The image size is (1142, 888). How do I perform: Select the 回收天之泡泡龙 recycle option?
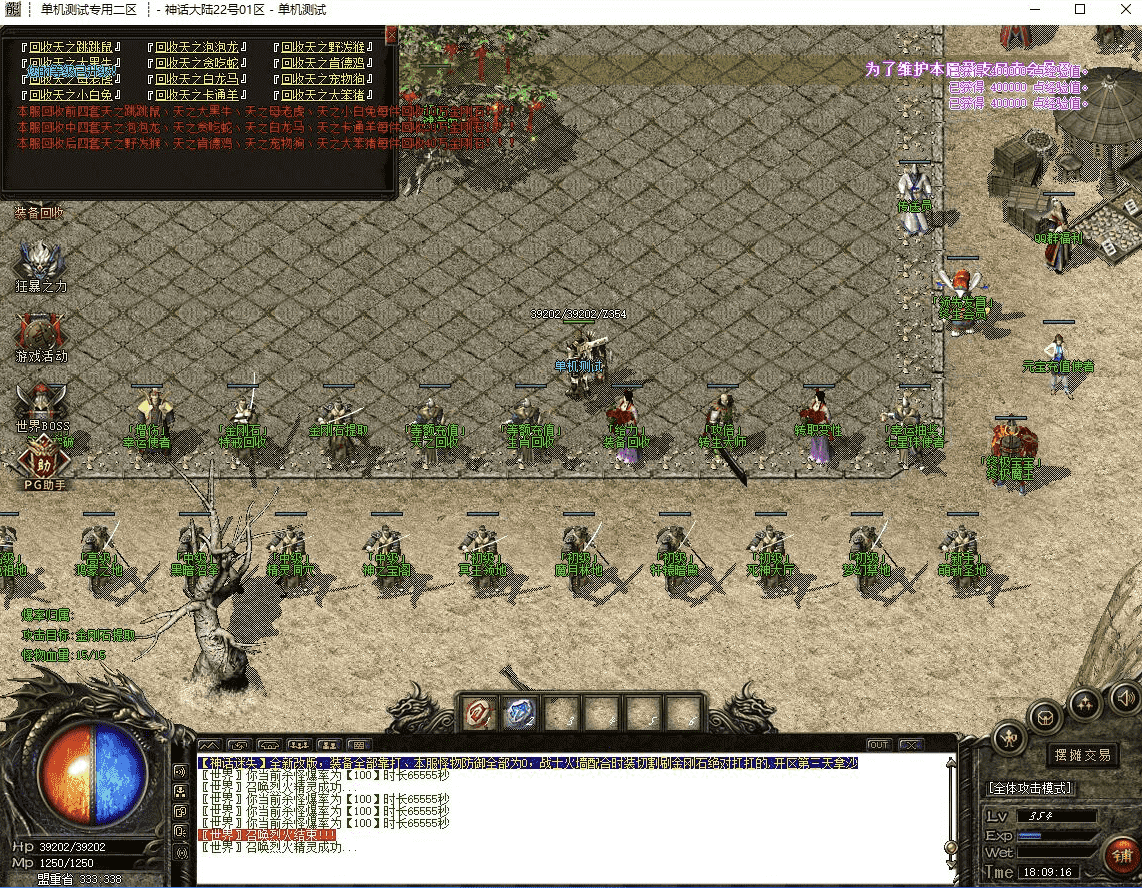(197, 47)
